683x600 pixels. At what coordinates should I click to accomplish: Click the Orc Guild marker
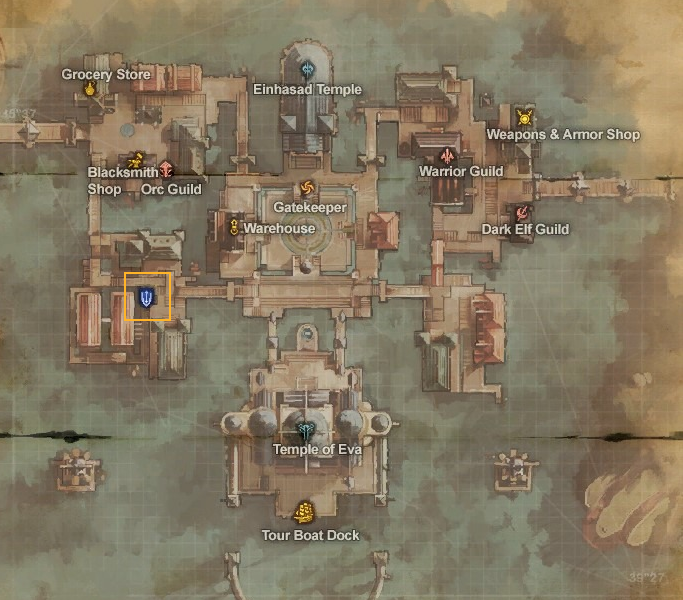(x=166, y=170)
